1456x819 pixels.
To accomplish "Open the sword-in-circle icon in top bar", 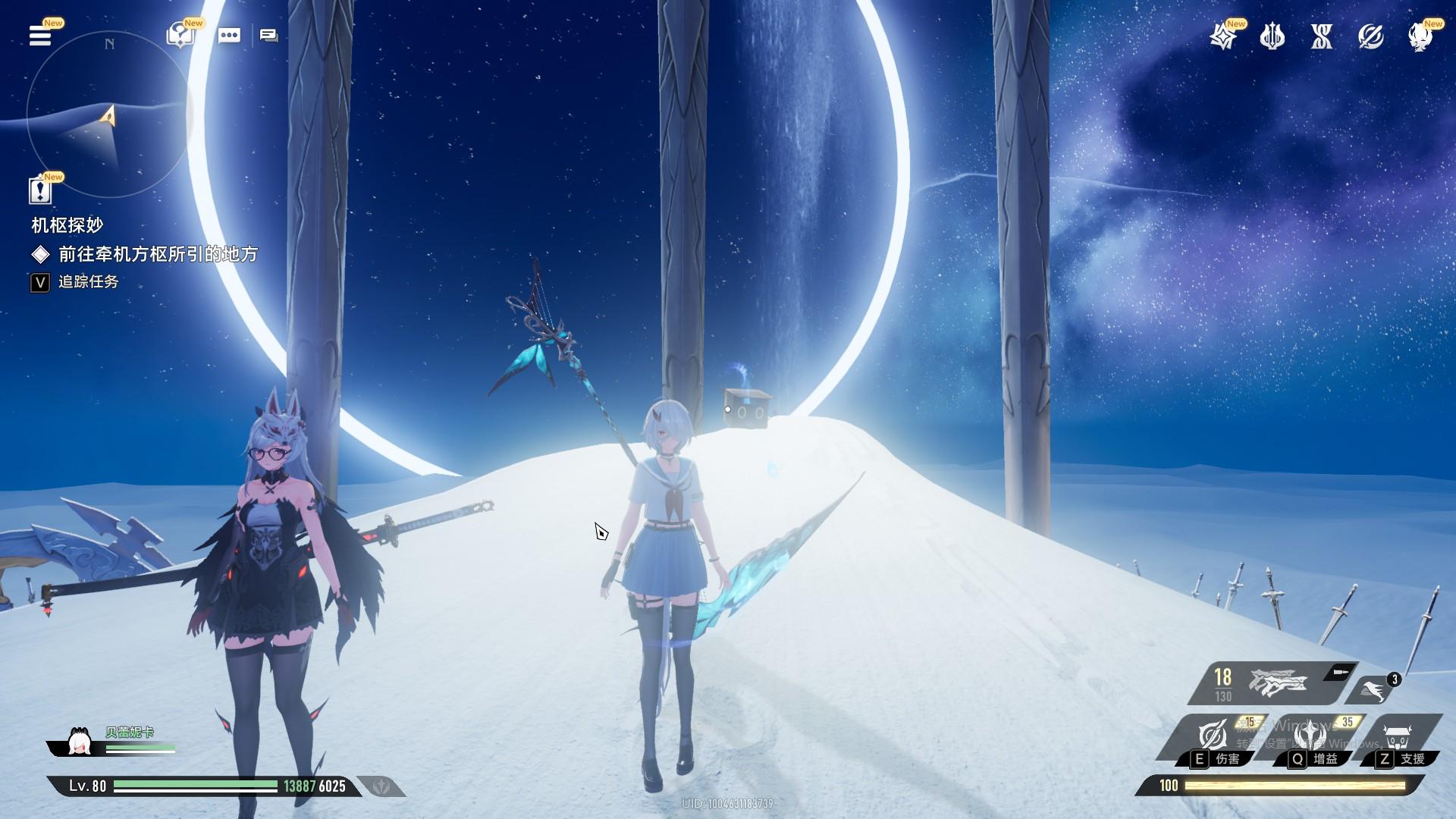I will point(1370,36).
